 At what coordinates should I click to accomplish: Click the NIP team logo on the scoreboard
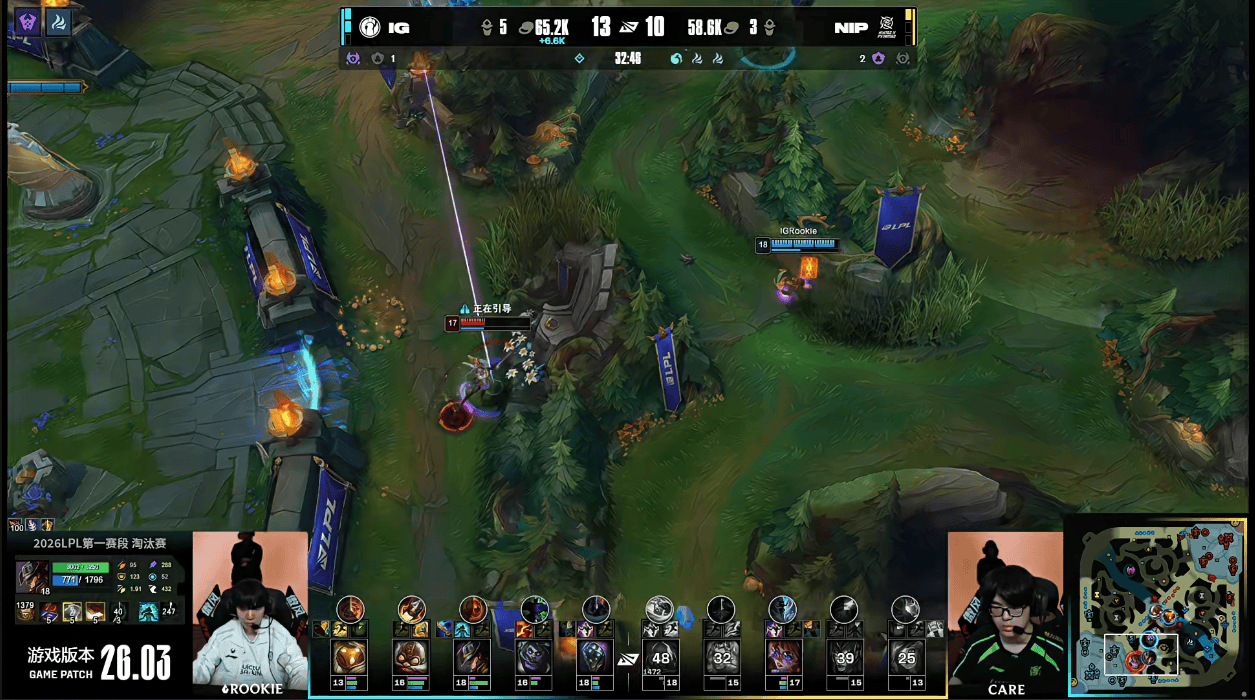coord(886,28)
